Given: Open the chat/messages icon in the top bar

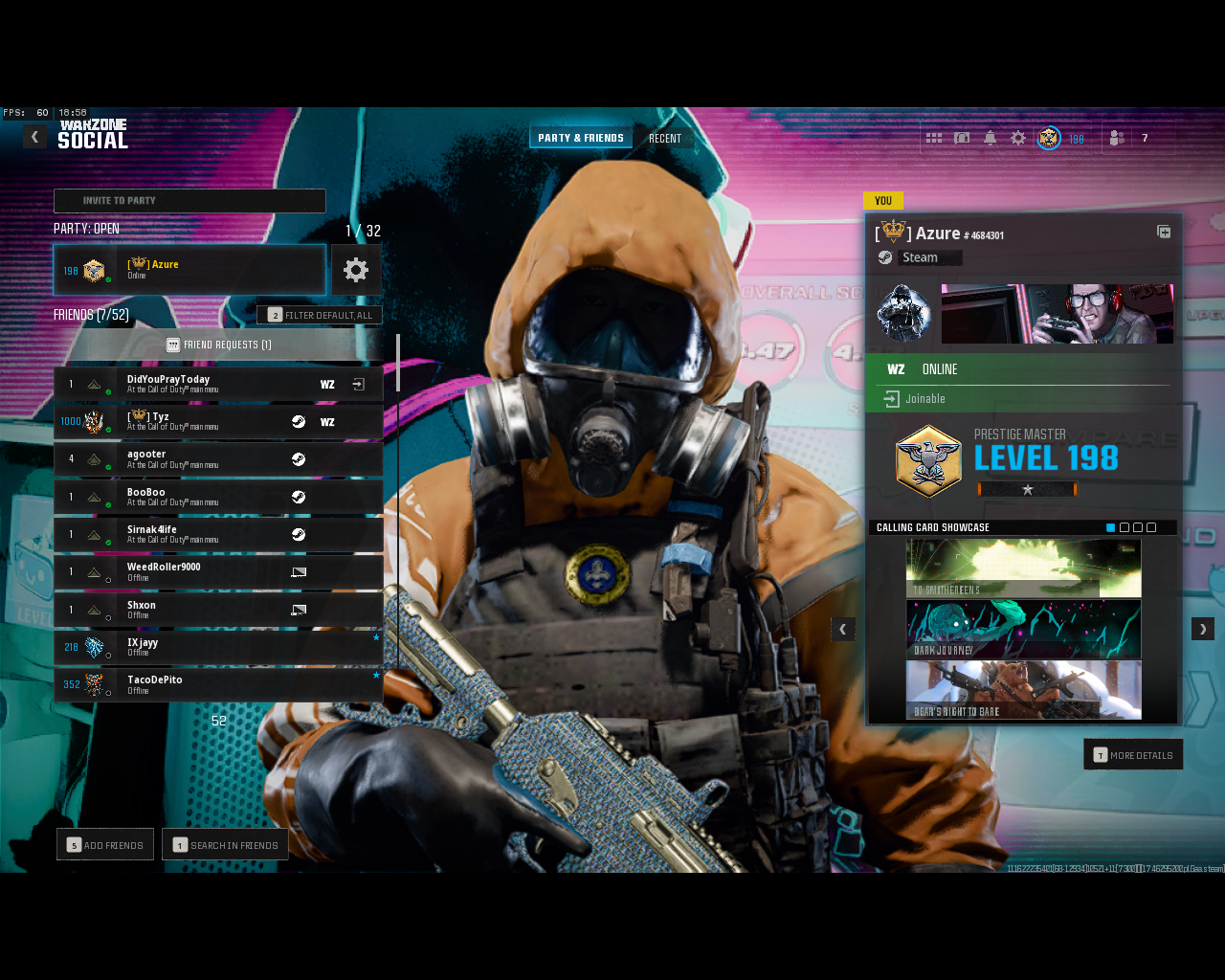Looking at the screenshot, I should pyautogui.click(x=962, y=138).
